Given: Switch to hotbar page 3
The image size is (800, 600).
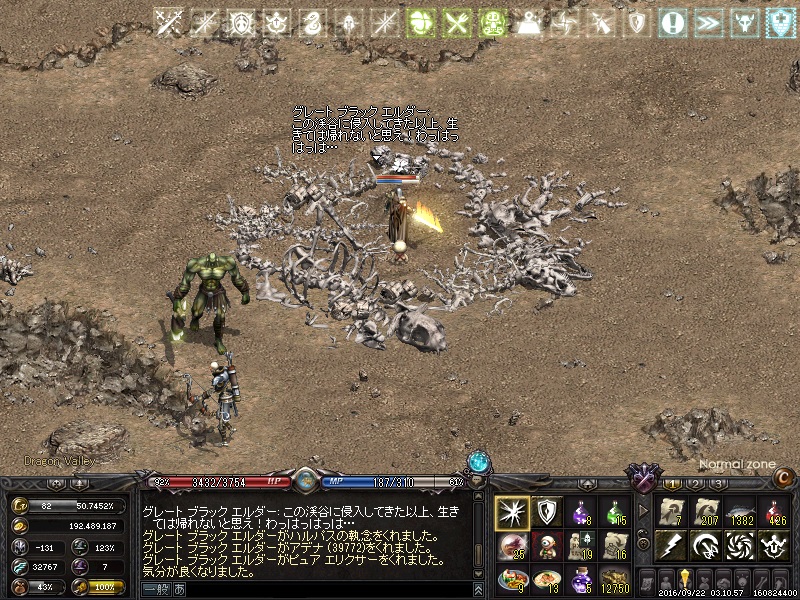Looking at the screenshot, I should [718, 484].
